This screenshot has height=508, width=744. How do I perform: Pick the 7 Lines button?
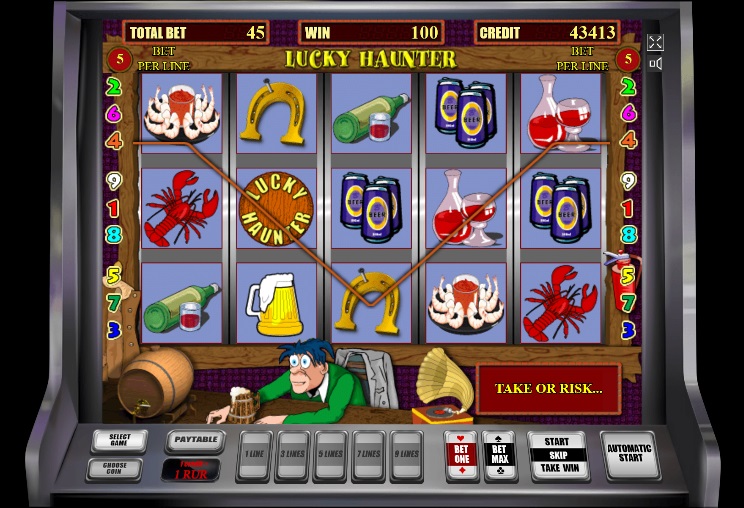[x=367, y=454]
